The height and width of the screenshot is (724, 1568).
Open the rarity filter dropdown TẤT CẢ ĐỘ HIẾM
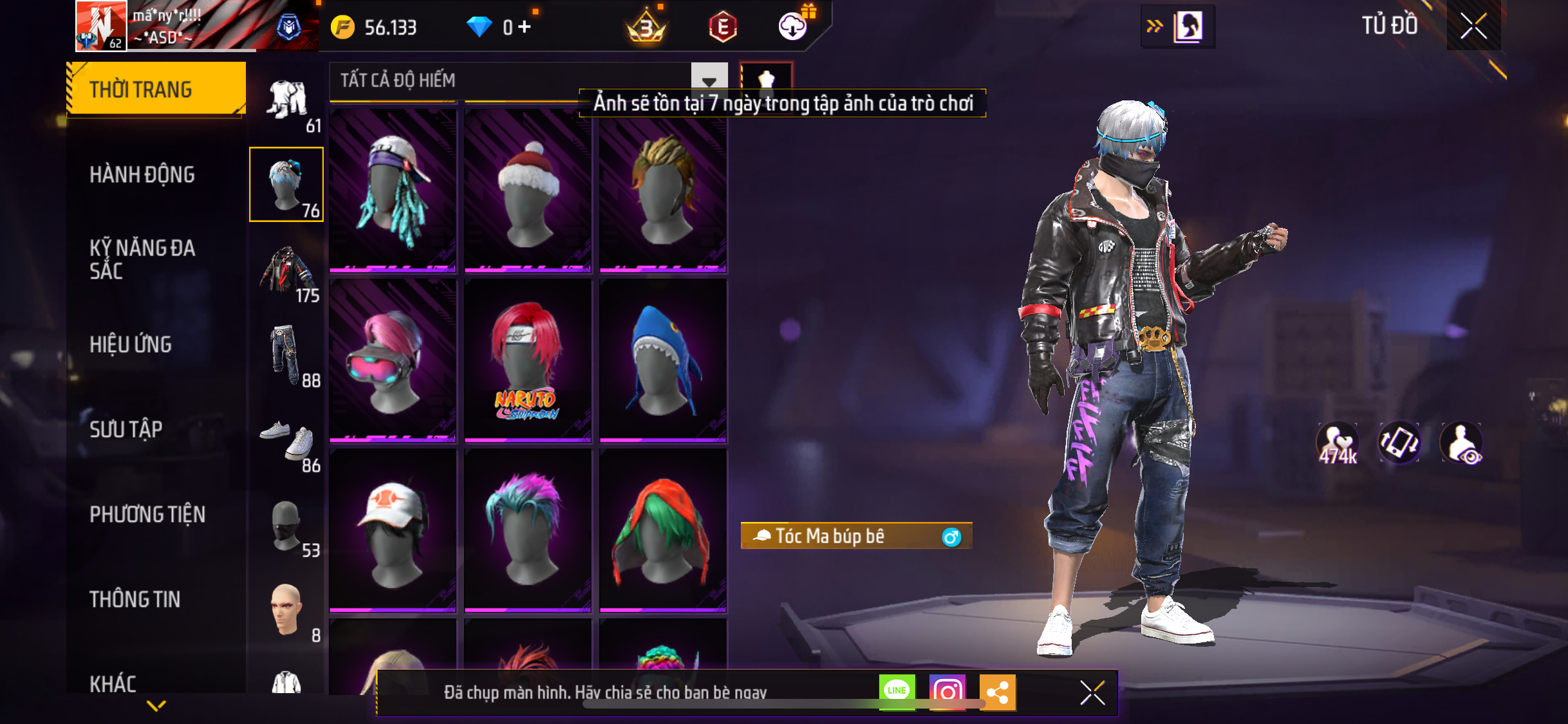click(x=709, y=80)
